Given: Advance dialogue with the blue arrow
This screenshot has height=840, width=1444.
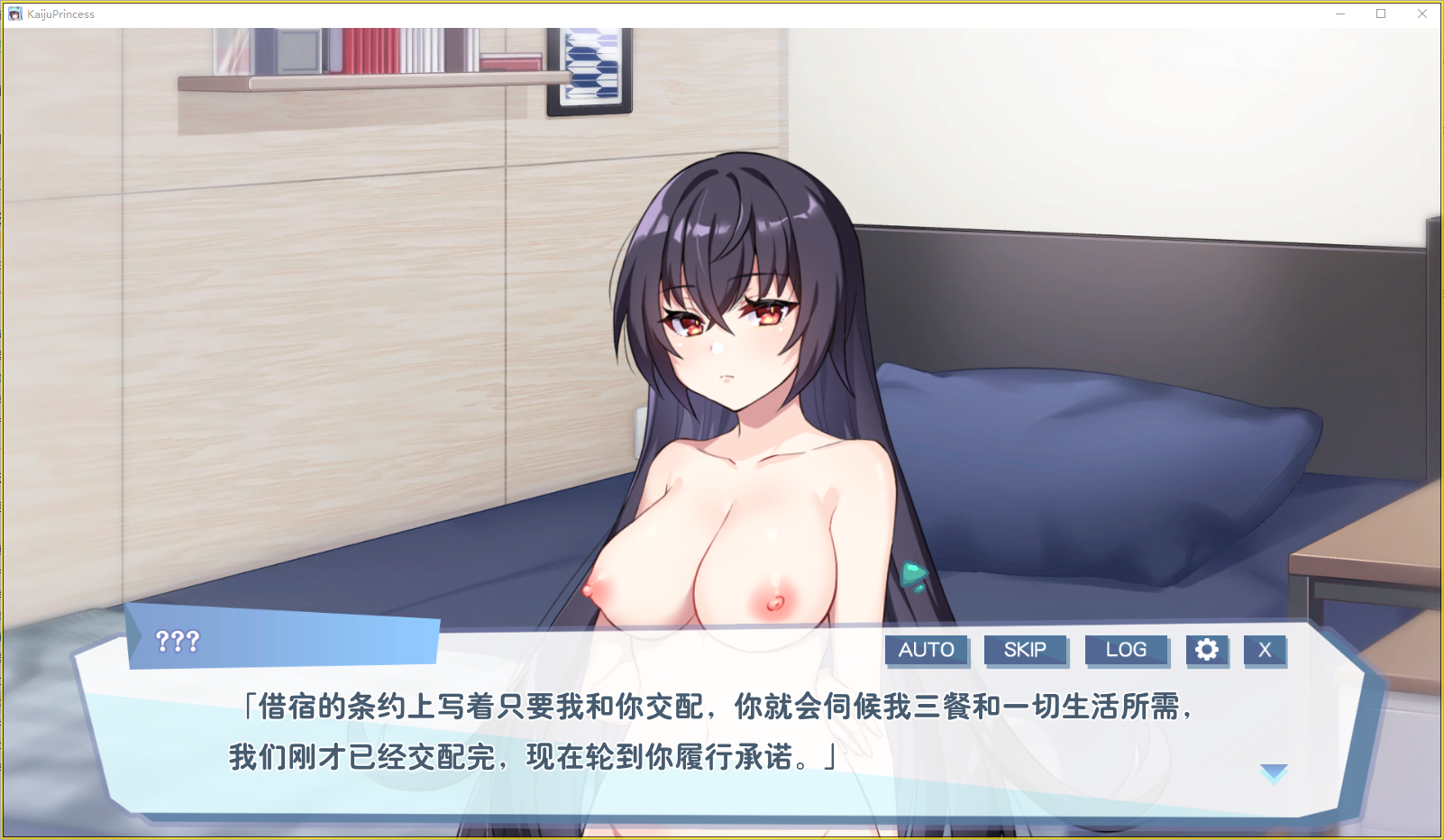Looking at the screenshot, I should click(x=1274, y=772).
